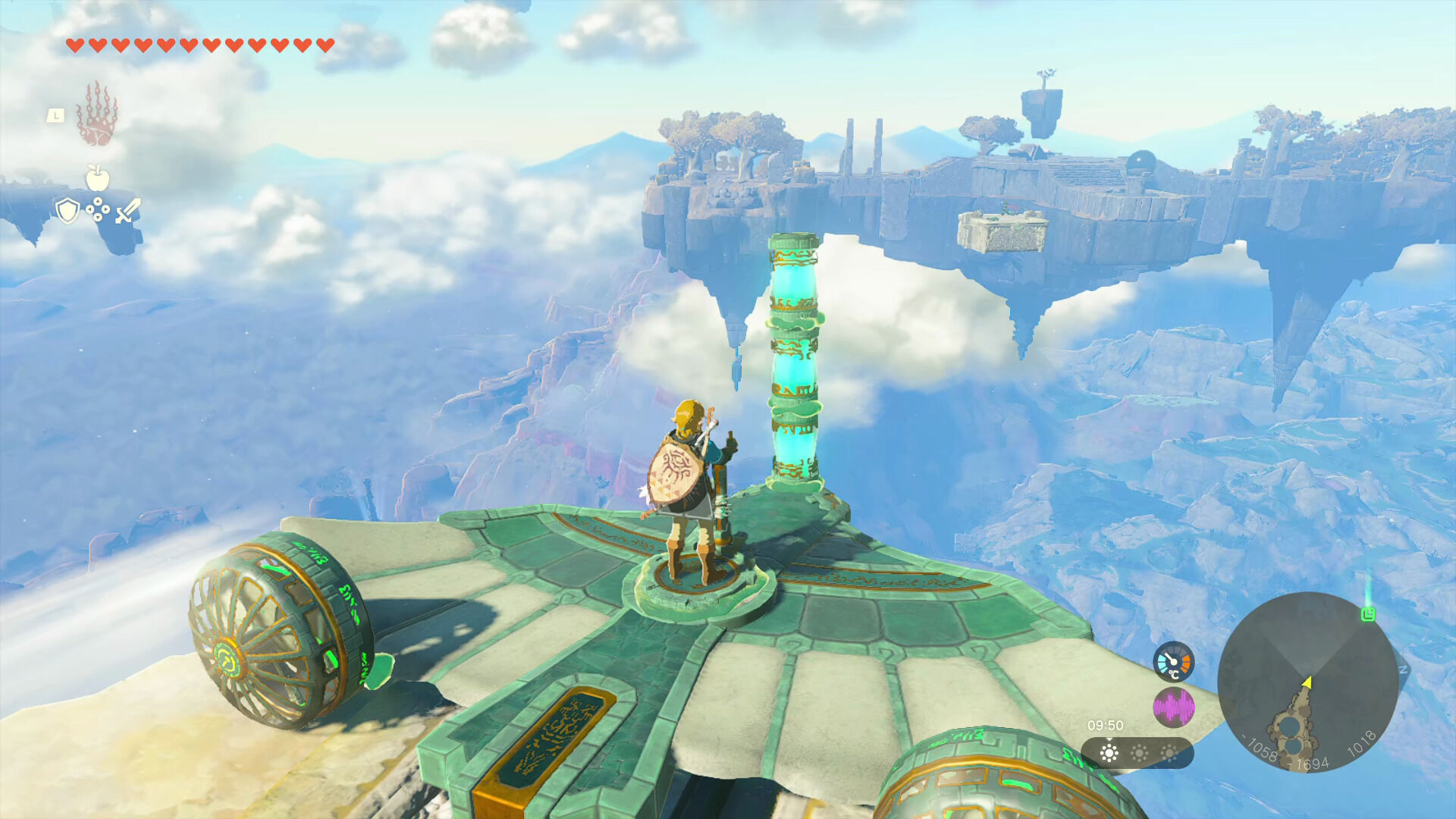This screenshot has height=819, width=1456.
Task: Select the green marker on the minimap edge
Action: coord(1368,613)
